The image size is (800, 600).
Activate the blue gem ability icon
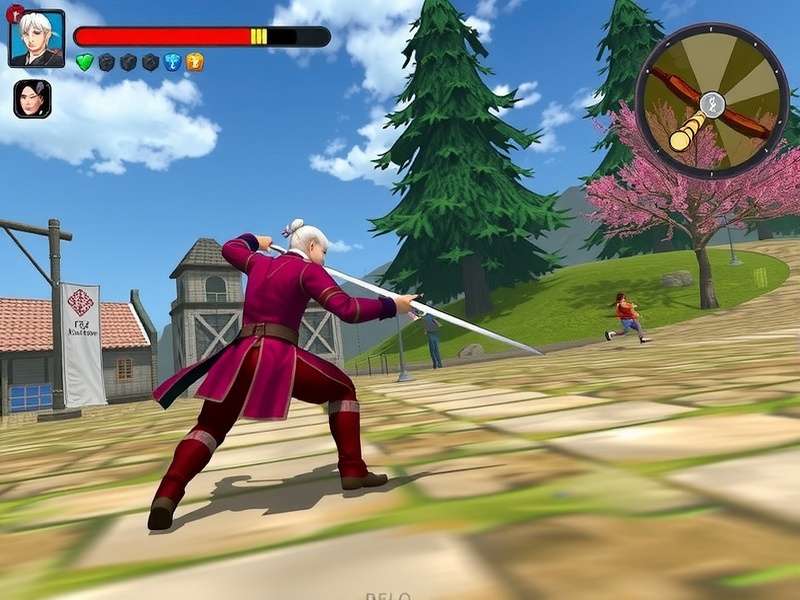click(173, 62)
